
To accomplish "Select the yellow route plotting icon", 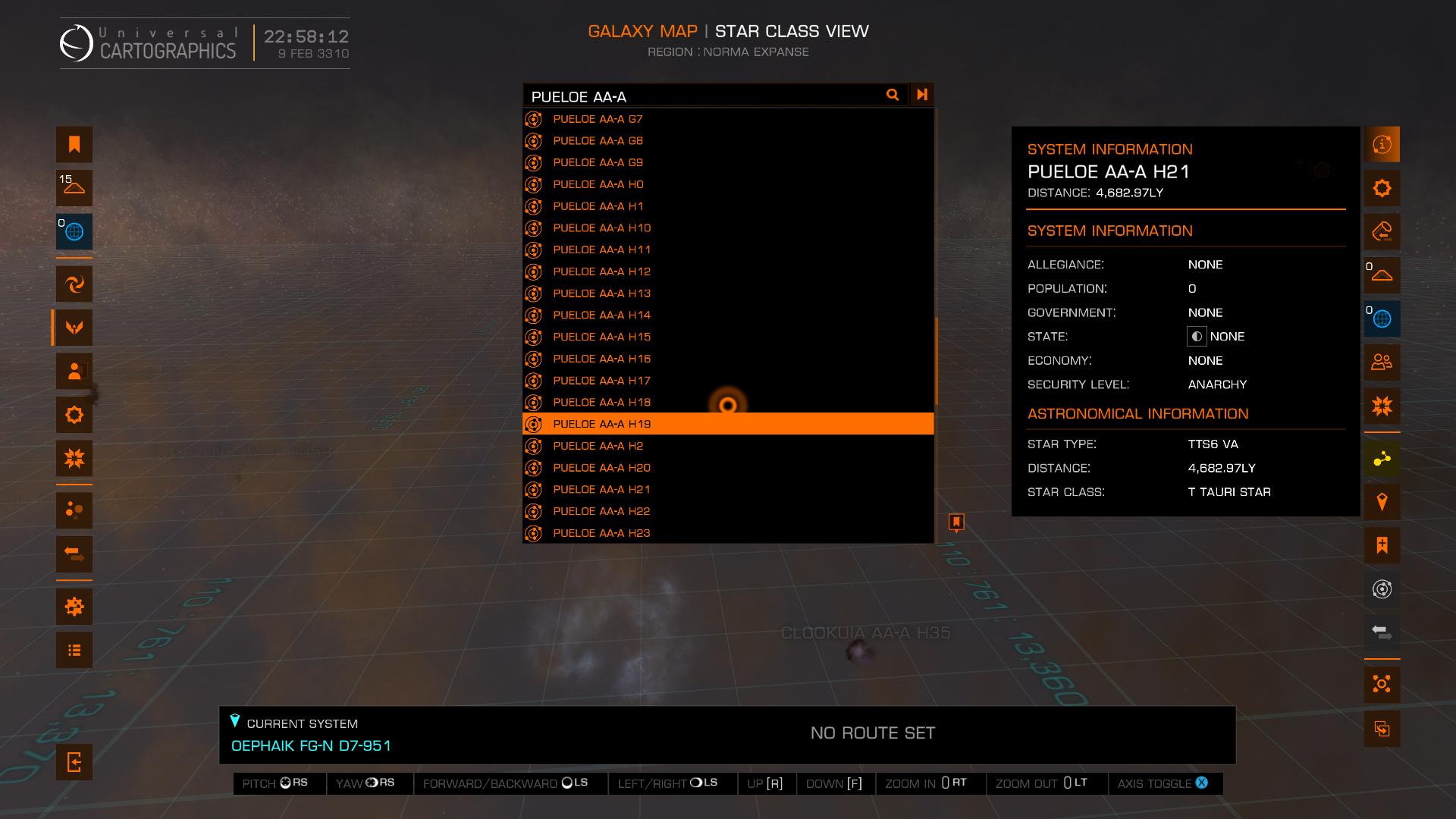I will click(1382, 459).
